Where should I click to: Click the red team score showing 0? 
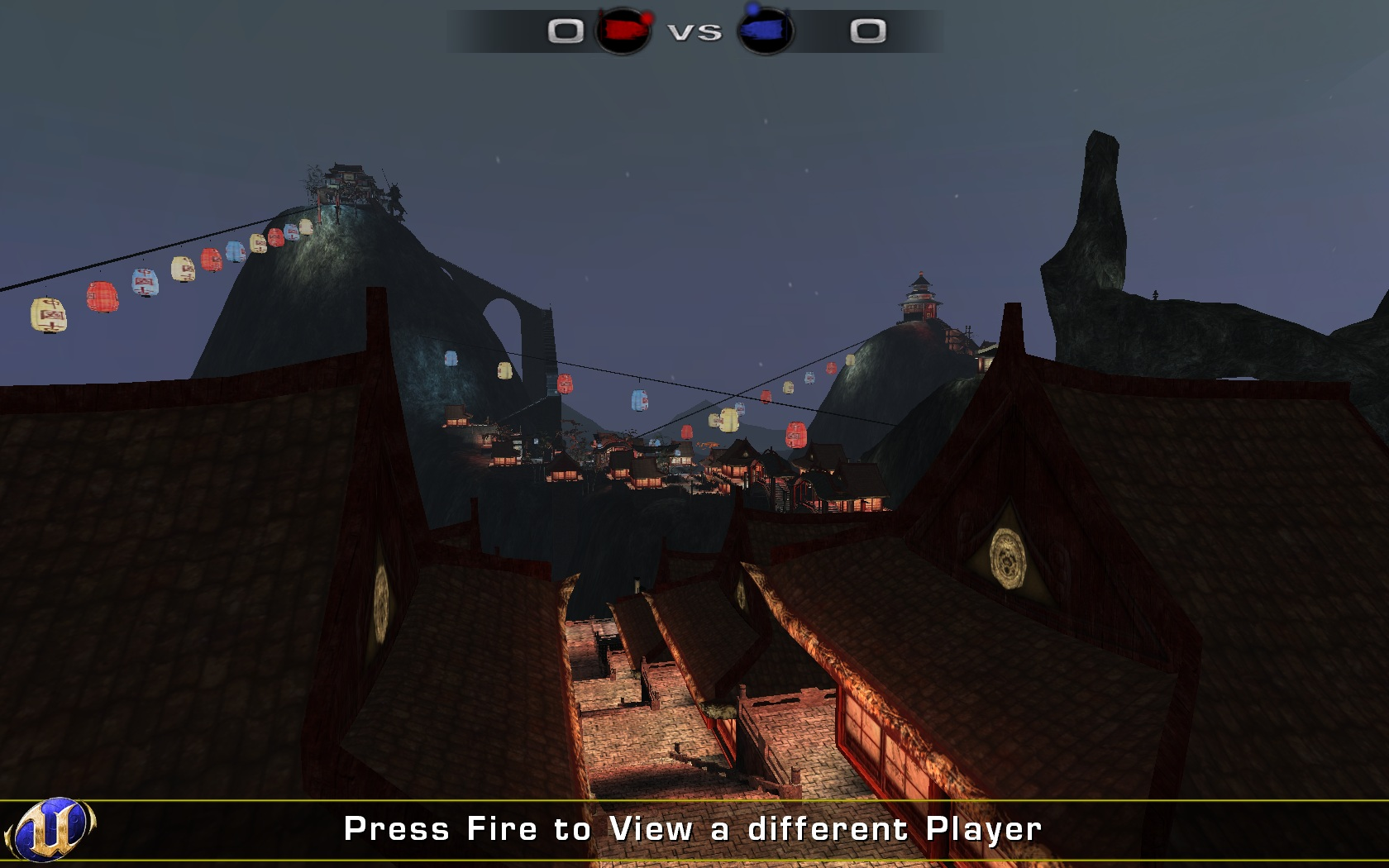[566, 31]
